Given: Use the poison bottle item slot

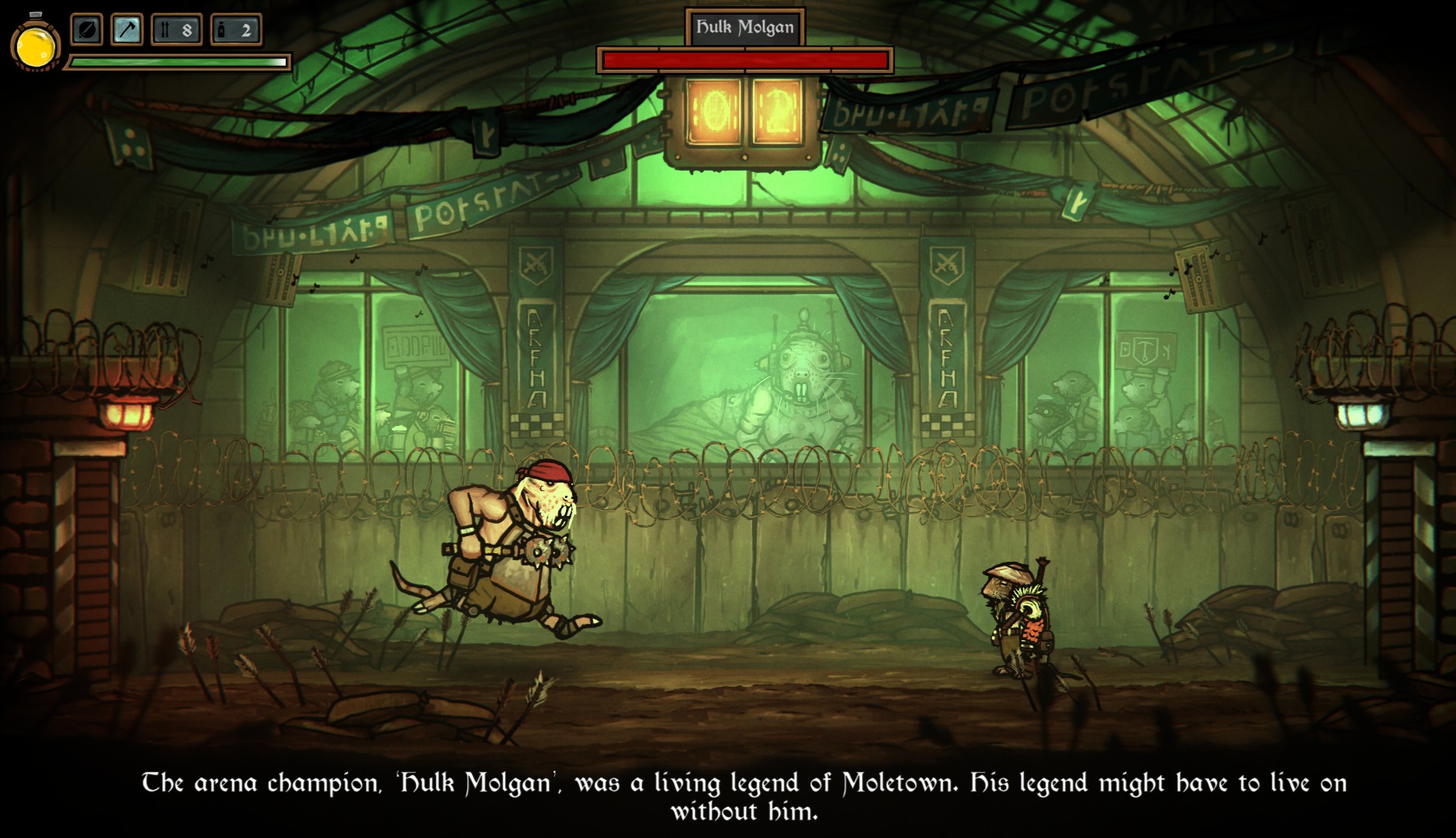Looking at the screenshot, I should (x=236, y=30).
